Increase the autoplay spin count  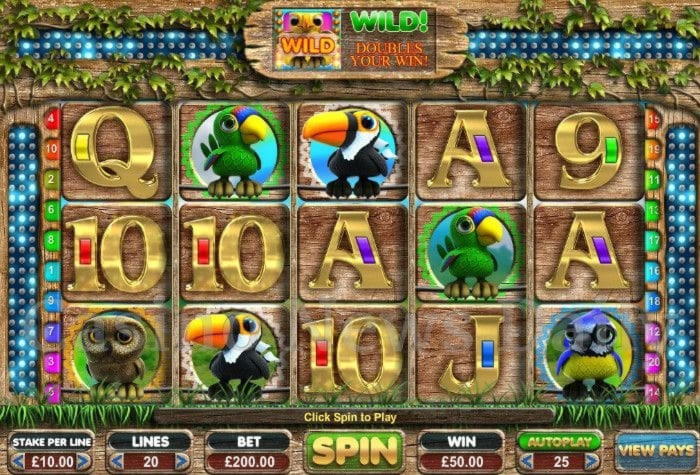594,461
